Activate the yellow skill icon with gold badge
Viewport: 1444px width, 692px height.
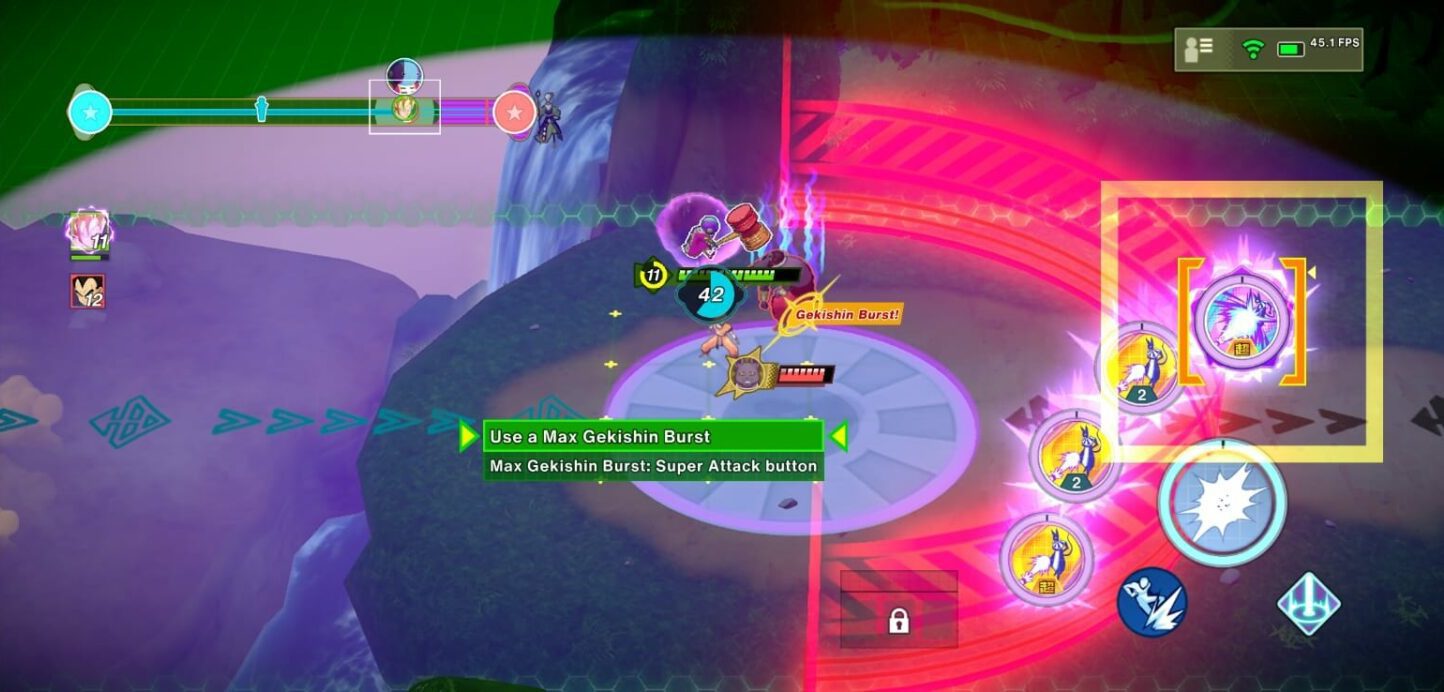click(x=1047, y=558)
